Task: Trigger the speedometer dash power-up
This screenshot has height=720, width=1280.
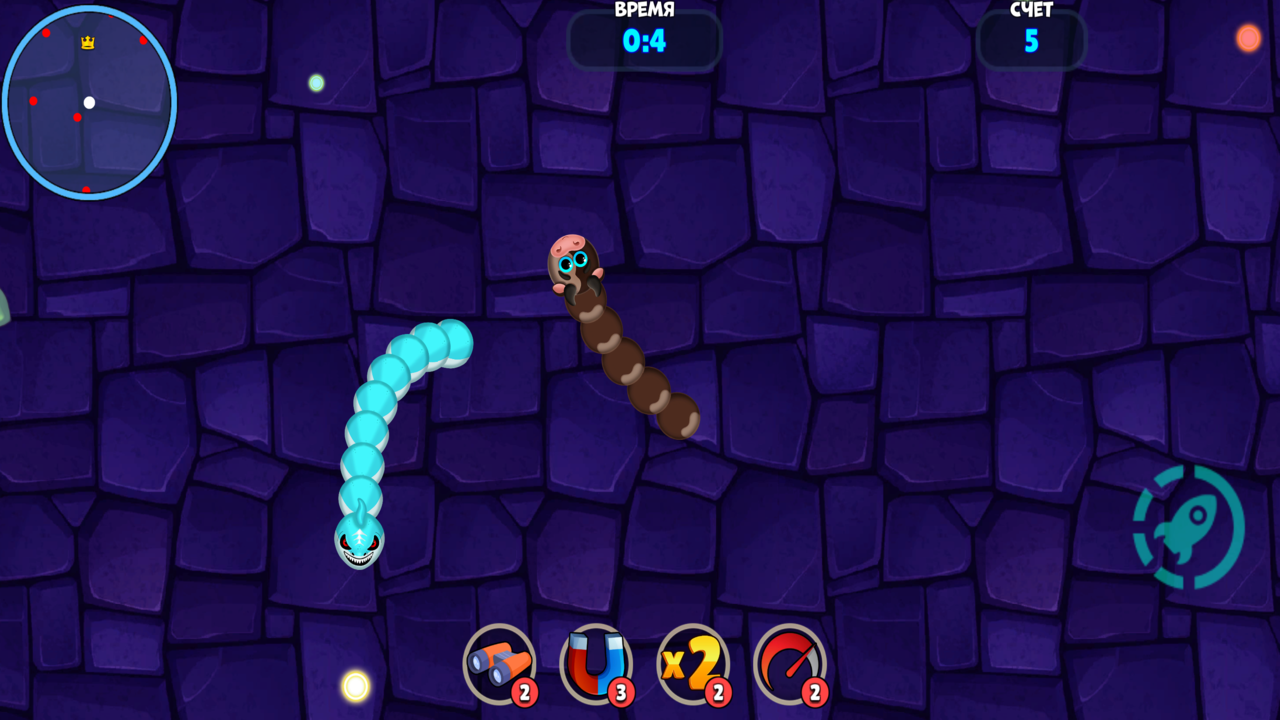Action: pyautogui.click(x=789, y=663)
